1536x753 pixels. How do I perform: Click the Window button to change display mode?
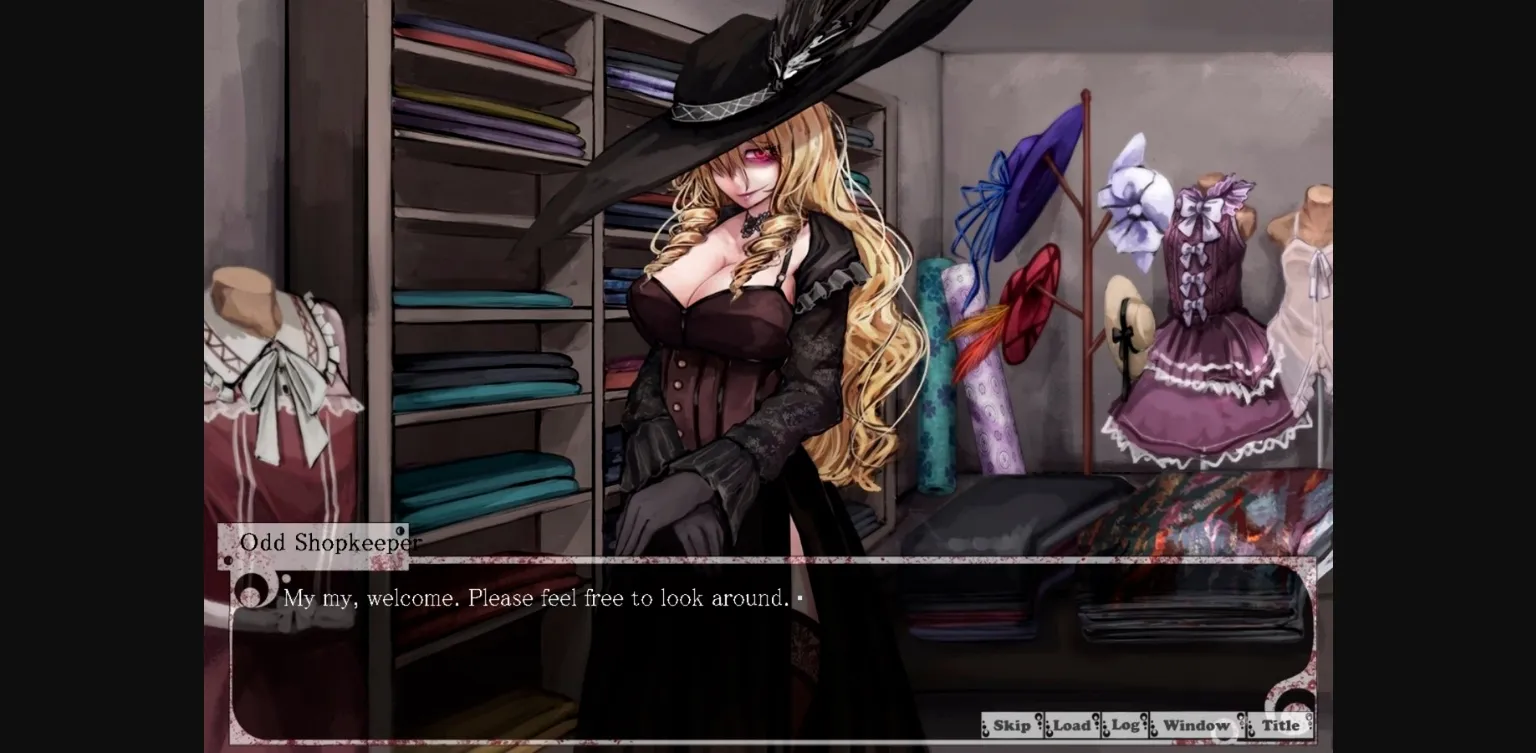pos(1197,725)
